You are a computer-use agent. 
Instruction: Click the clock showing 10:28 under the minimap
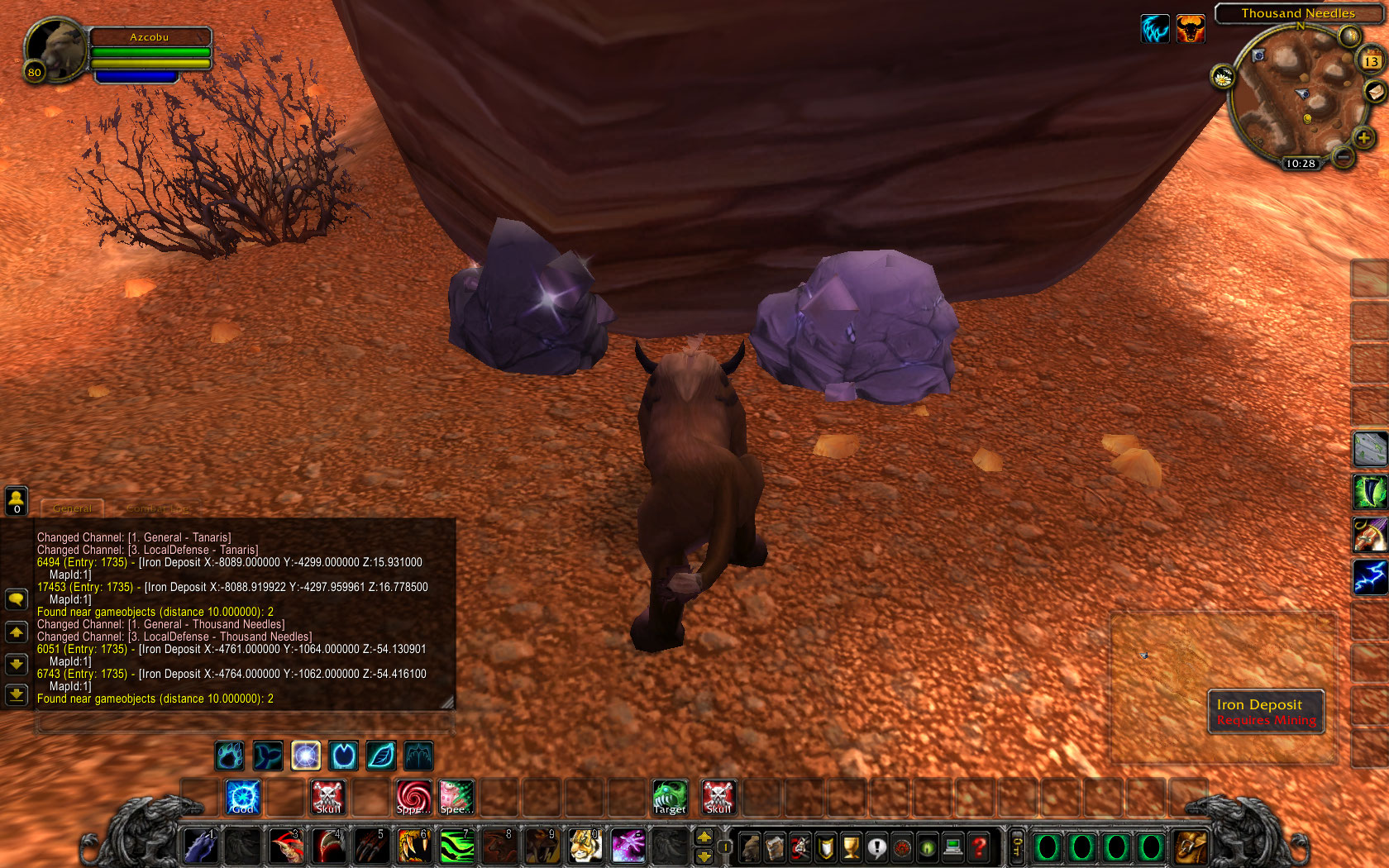1301,164
